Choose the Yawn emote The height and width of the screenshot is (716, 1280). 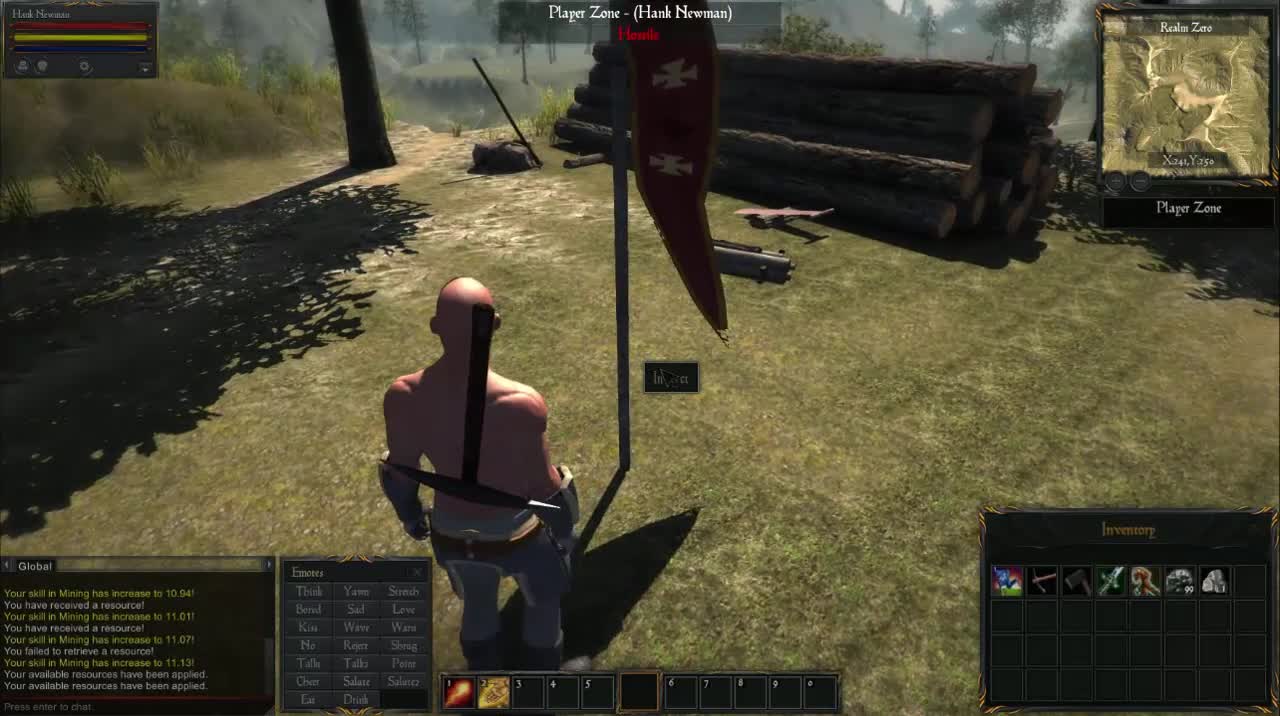tap(356, 591)
